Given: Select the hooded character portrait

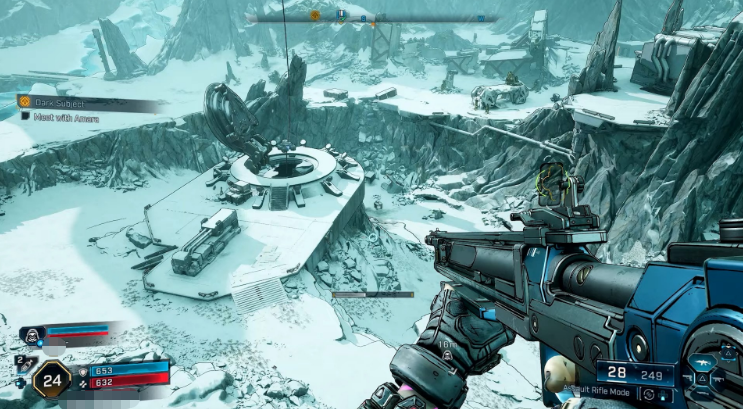Looking at the screenshot, I should click(29, 334).
